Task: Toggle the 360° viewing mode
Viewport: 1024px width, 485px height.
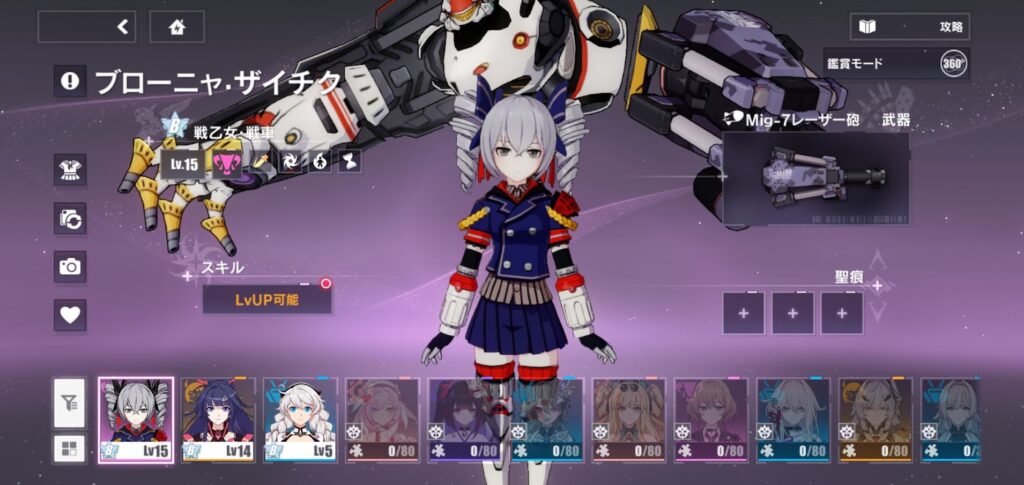Action: (953, 64)
